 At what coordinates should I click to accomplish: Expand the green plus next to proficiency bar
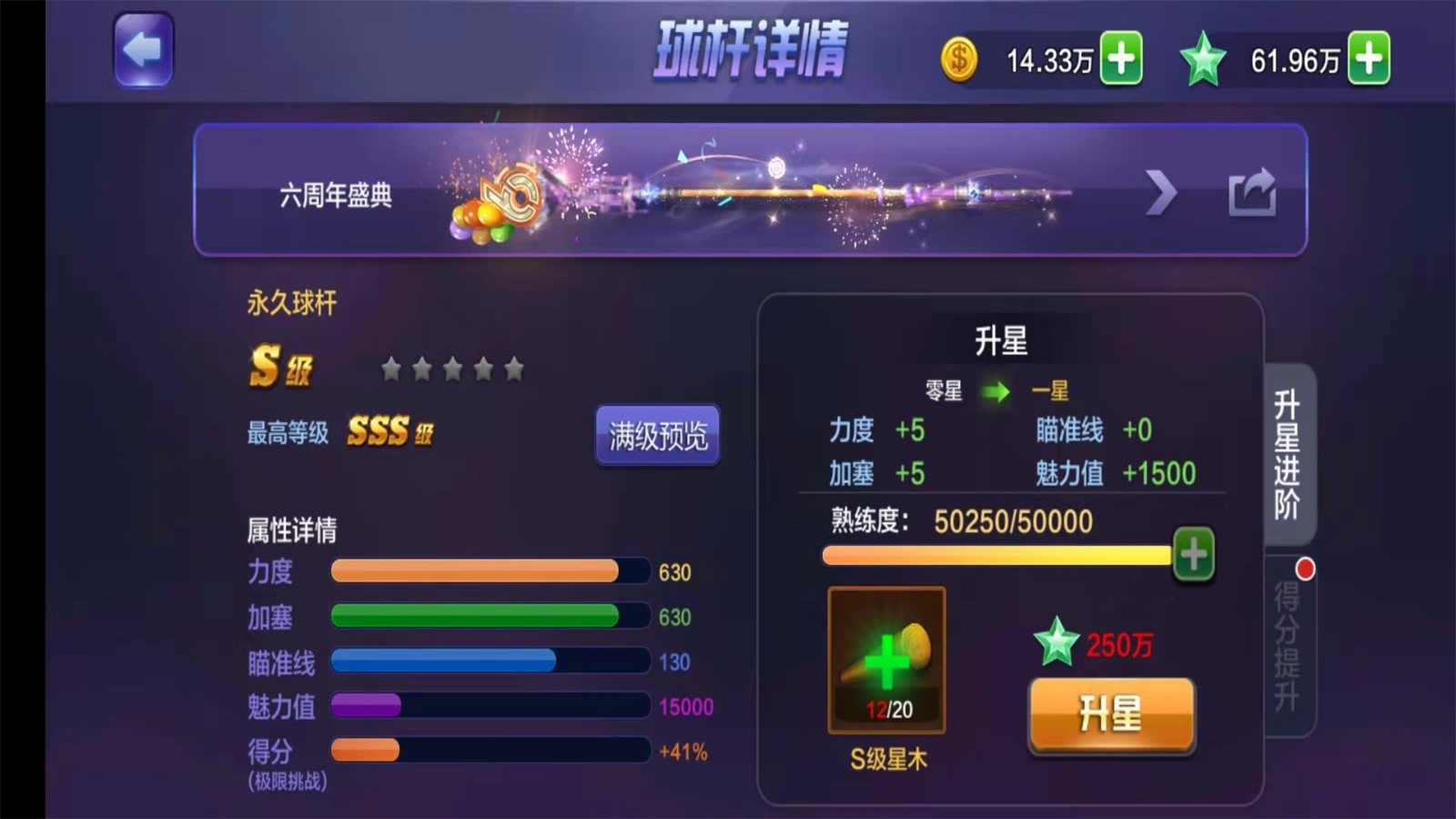tap(1195, 555)
